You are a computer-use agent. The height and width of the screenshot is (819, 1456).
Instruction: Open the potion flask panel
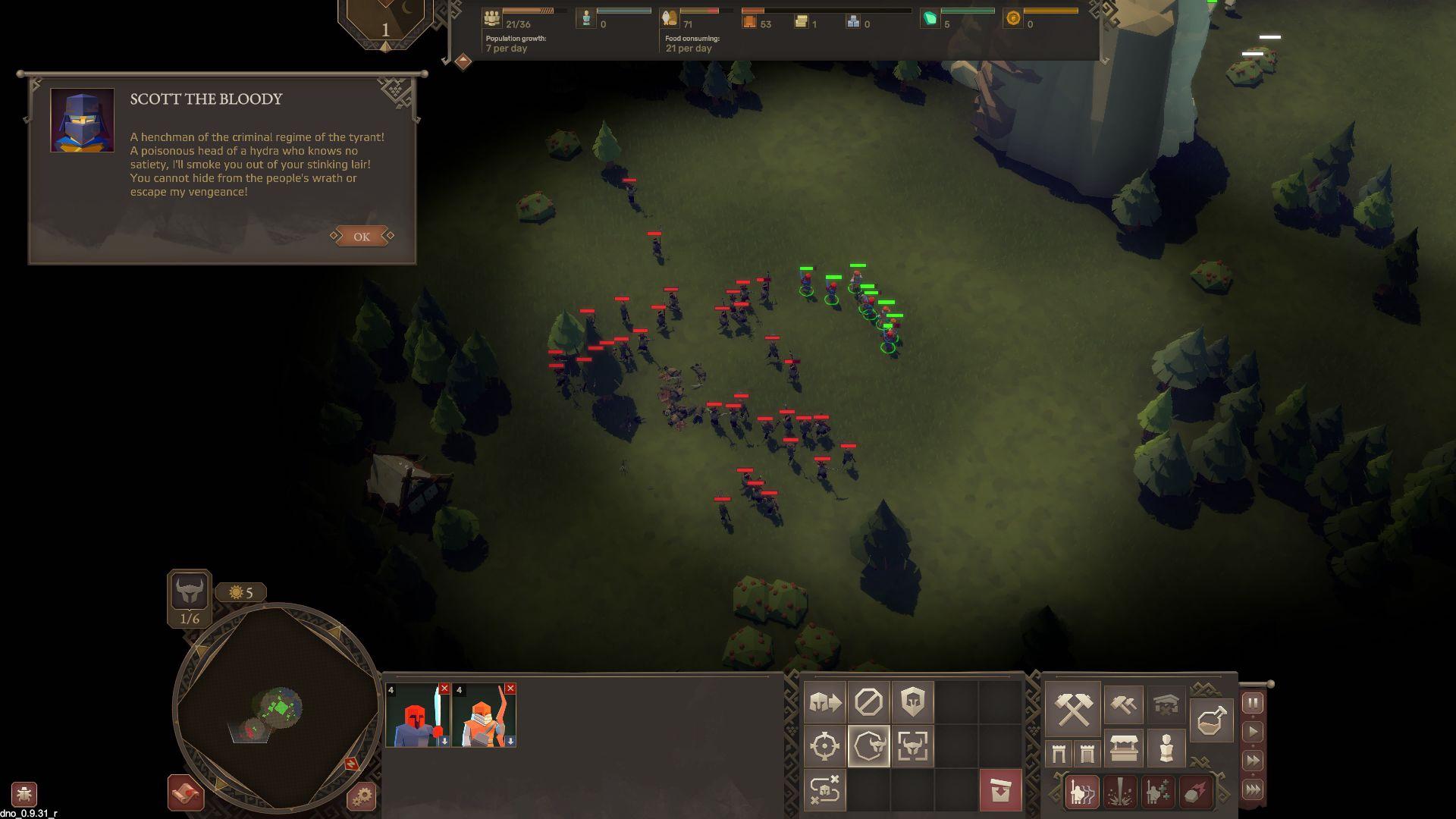pyautogui.click(x=1211, y=720)
